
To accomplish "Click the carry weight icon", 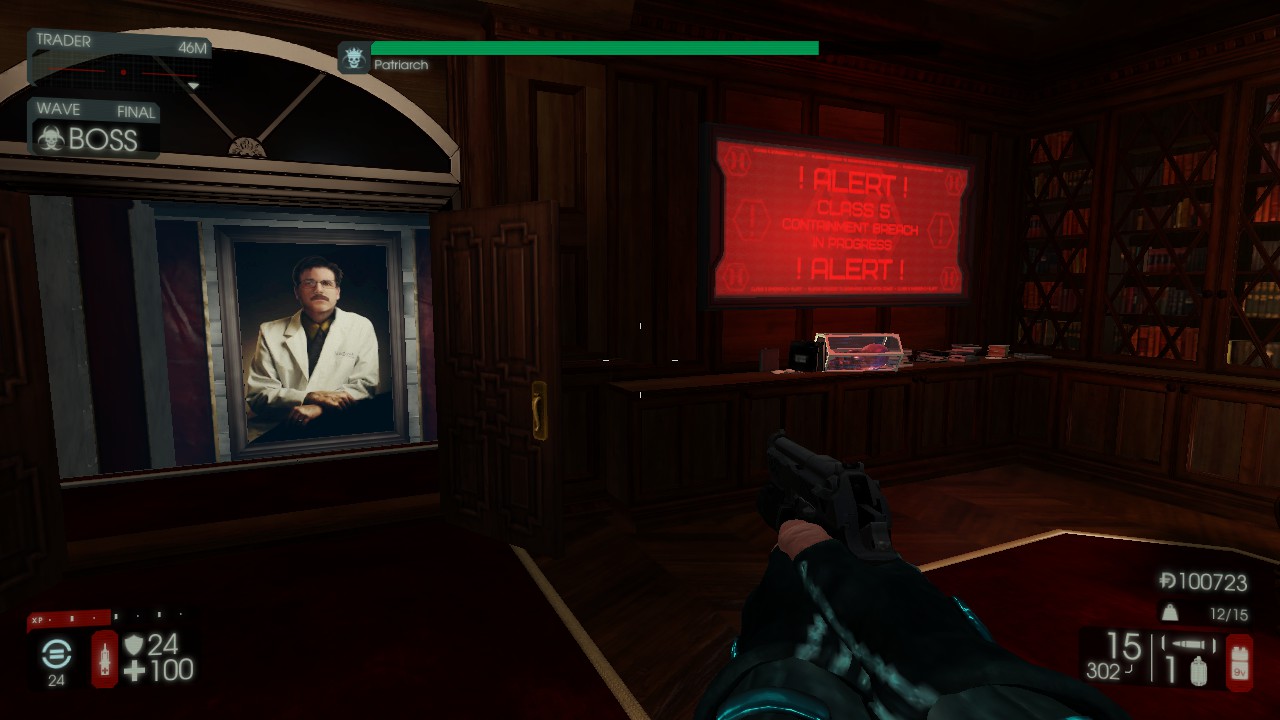I will click(1168, 613).
